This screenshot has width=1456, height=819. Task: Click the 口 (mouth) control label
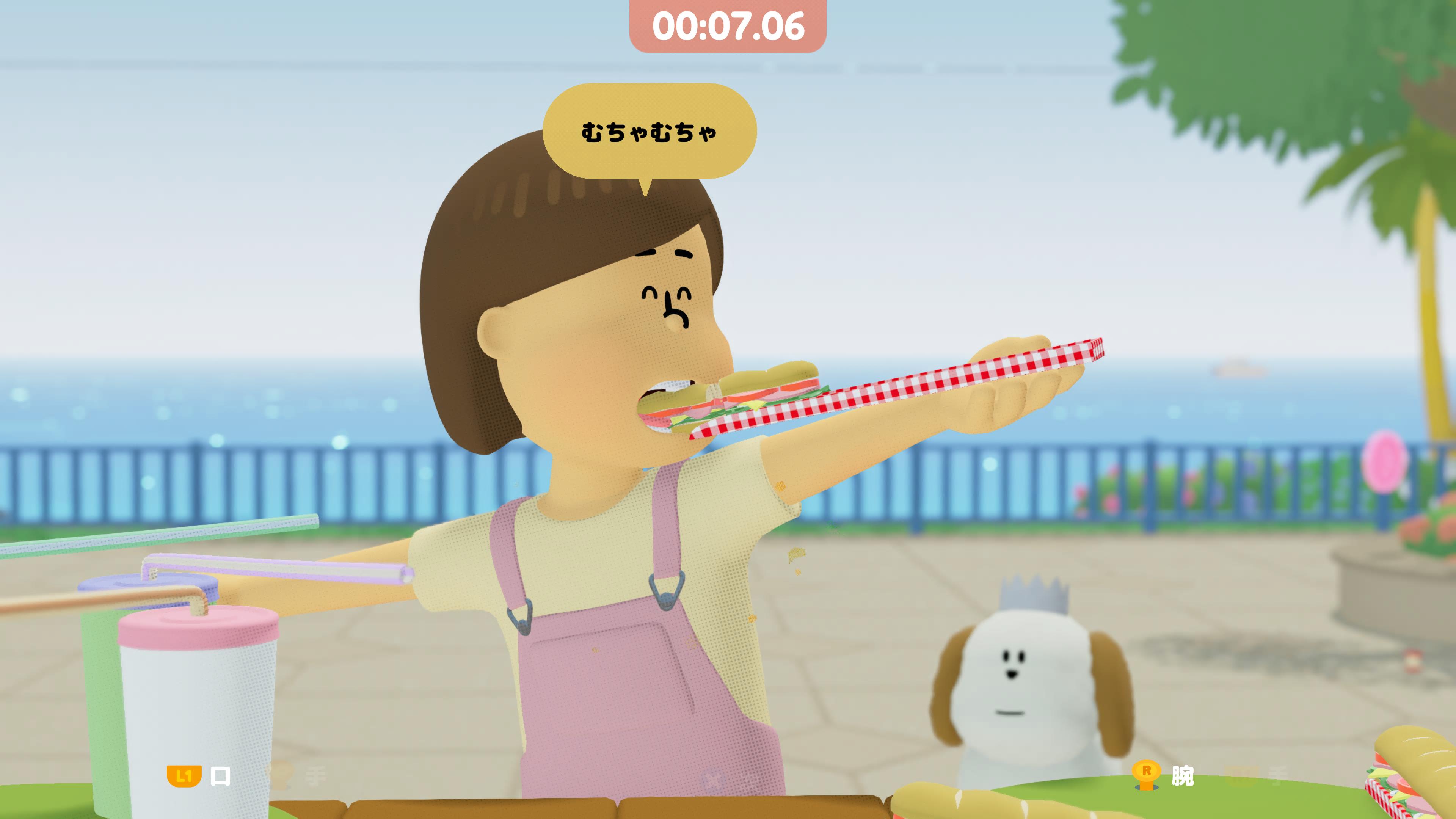pyautogui.click(x=220, y=775)
